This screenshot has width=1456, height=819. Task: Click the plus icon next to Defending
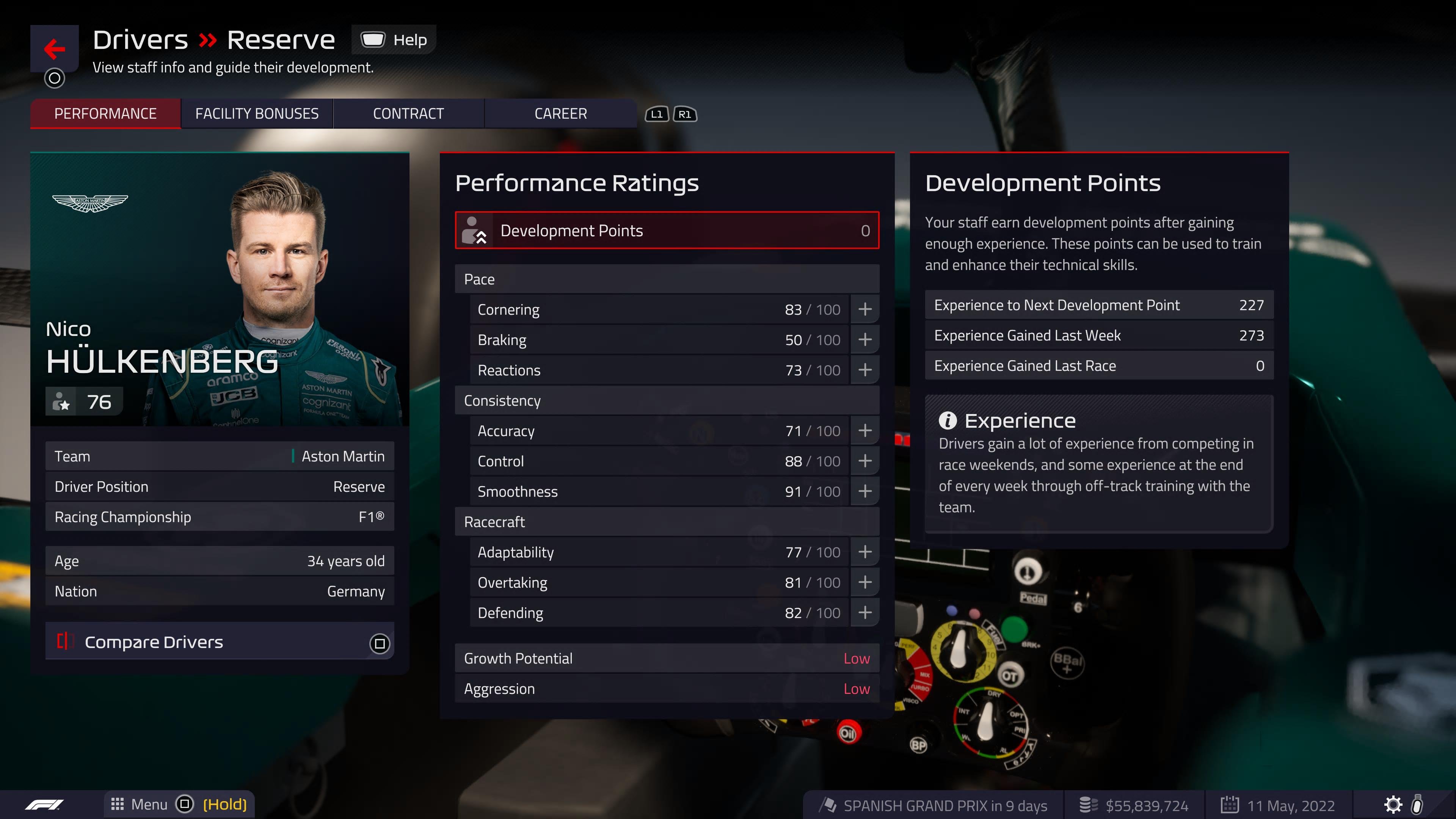coord(865,613)
